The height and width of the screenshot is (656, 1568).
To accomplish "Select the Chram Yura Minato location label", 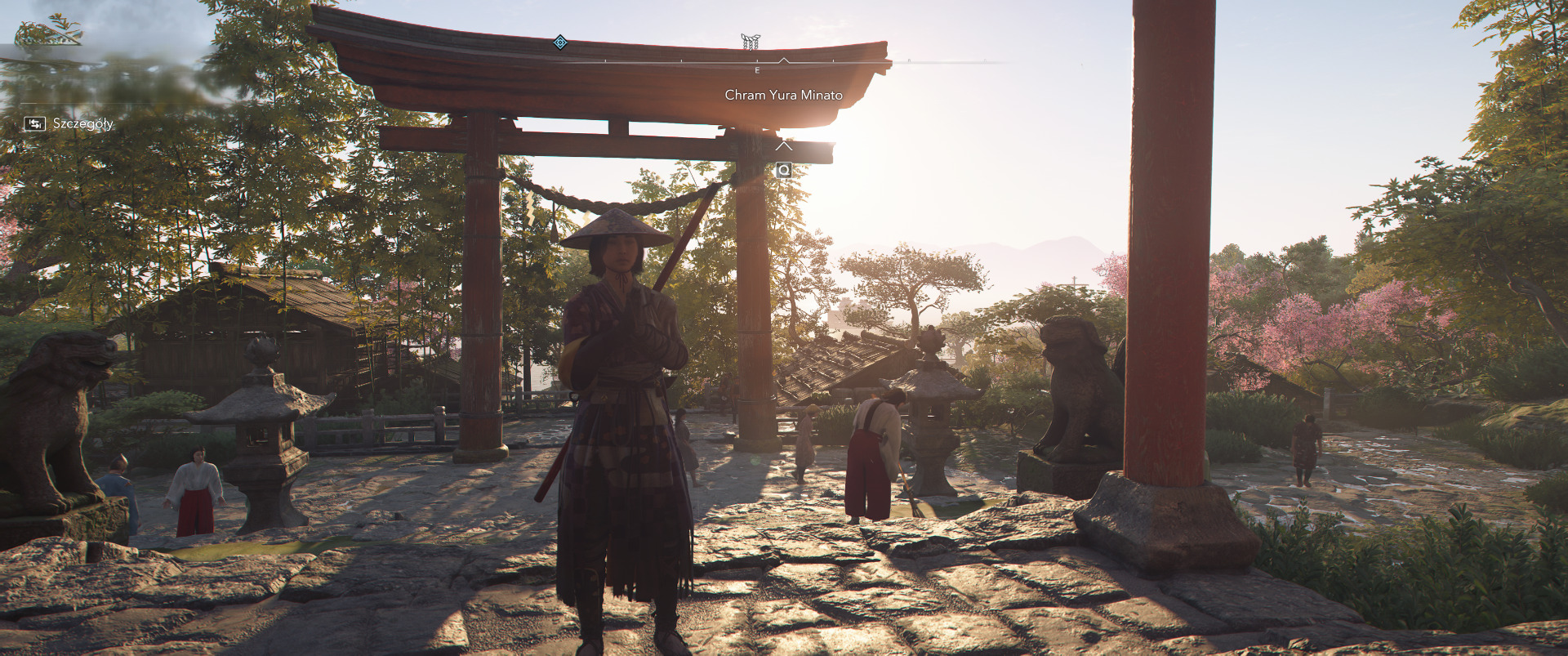I will (783, 95).
